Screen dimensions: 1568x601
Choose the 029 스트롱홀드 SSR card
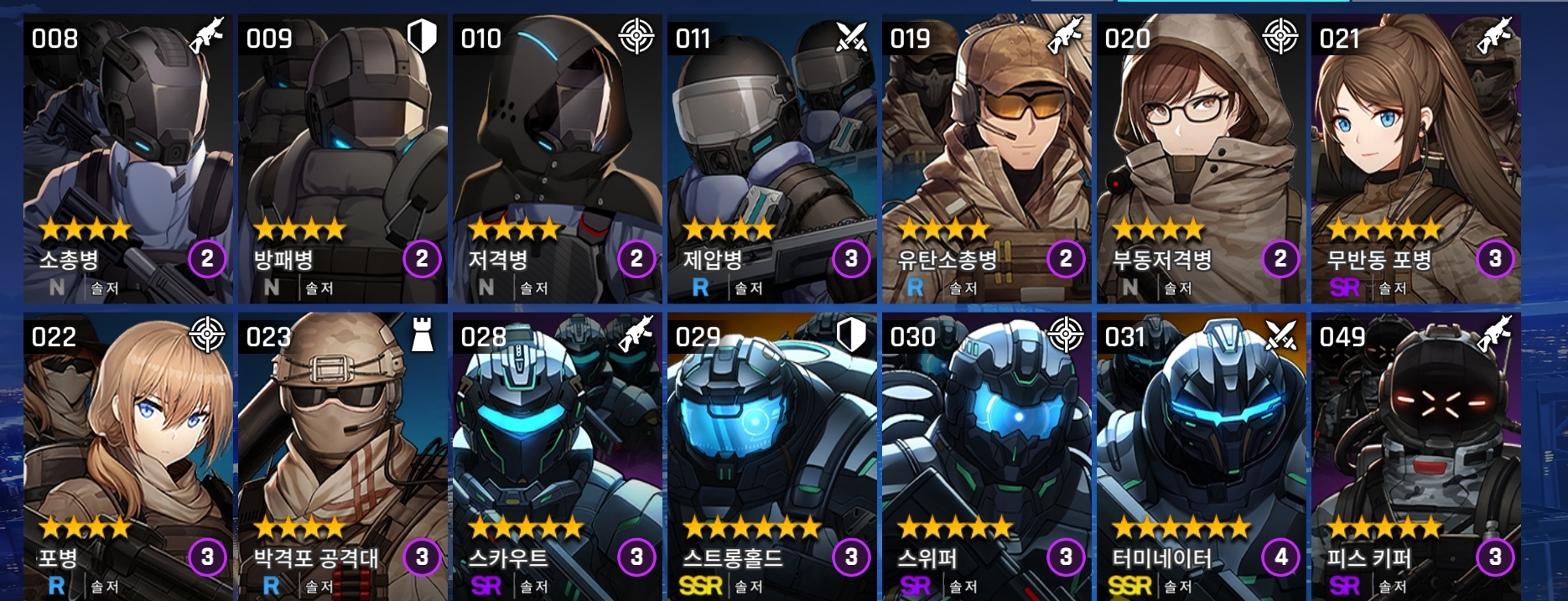tap(772, 457)
